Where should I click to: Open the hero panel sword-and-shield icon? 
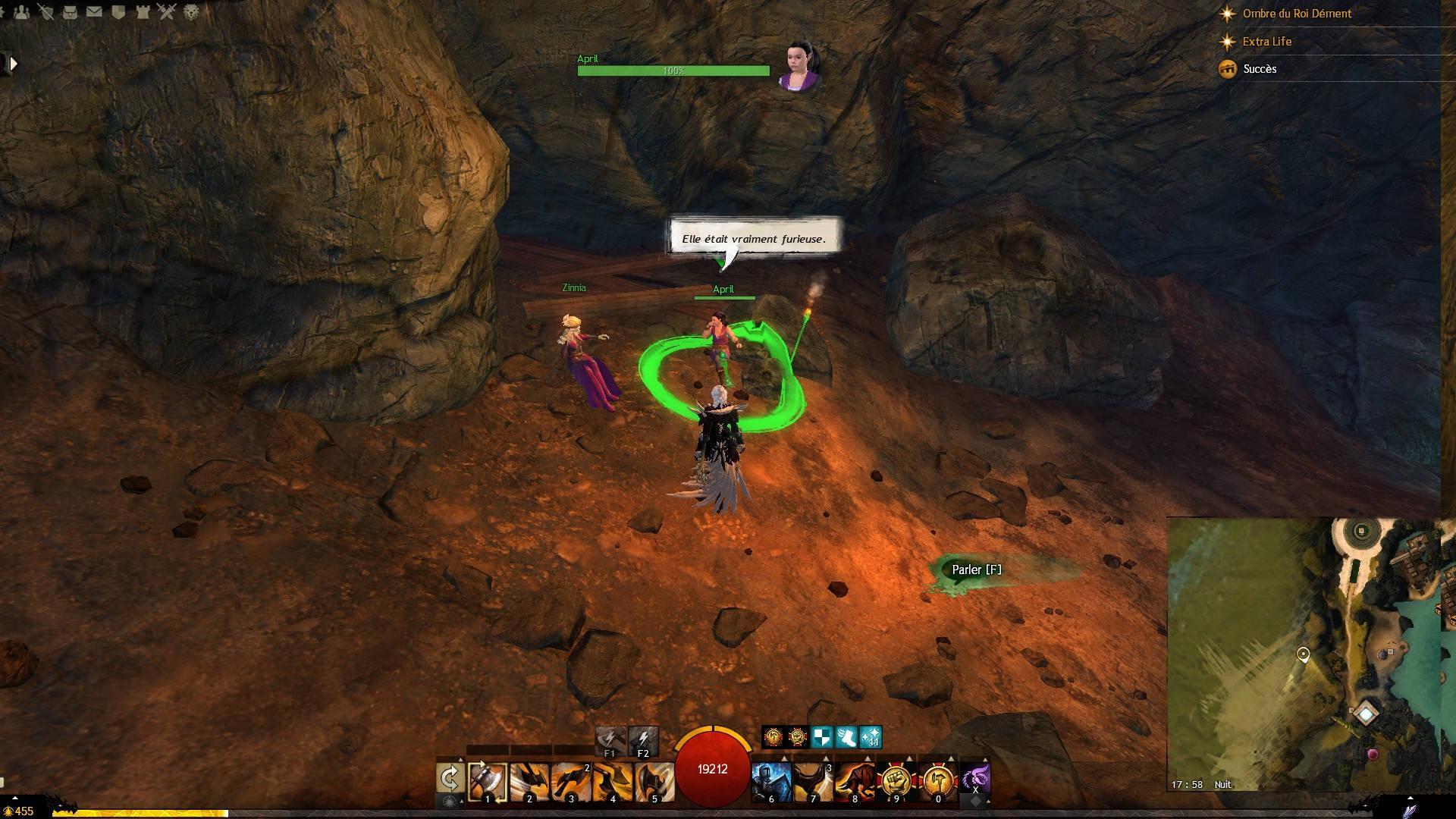(46, 12)
